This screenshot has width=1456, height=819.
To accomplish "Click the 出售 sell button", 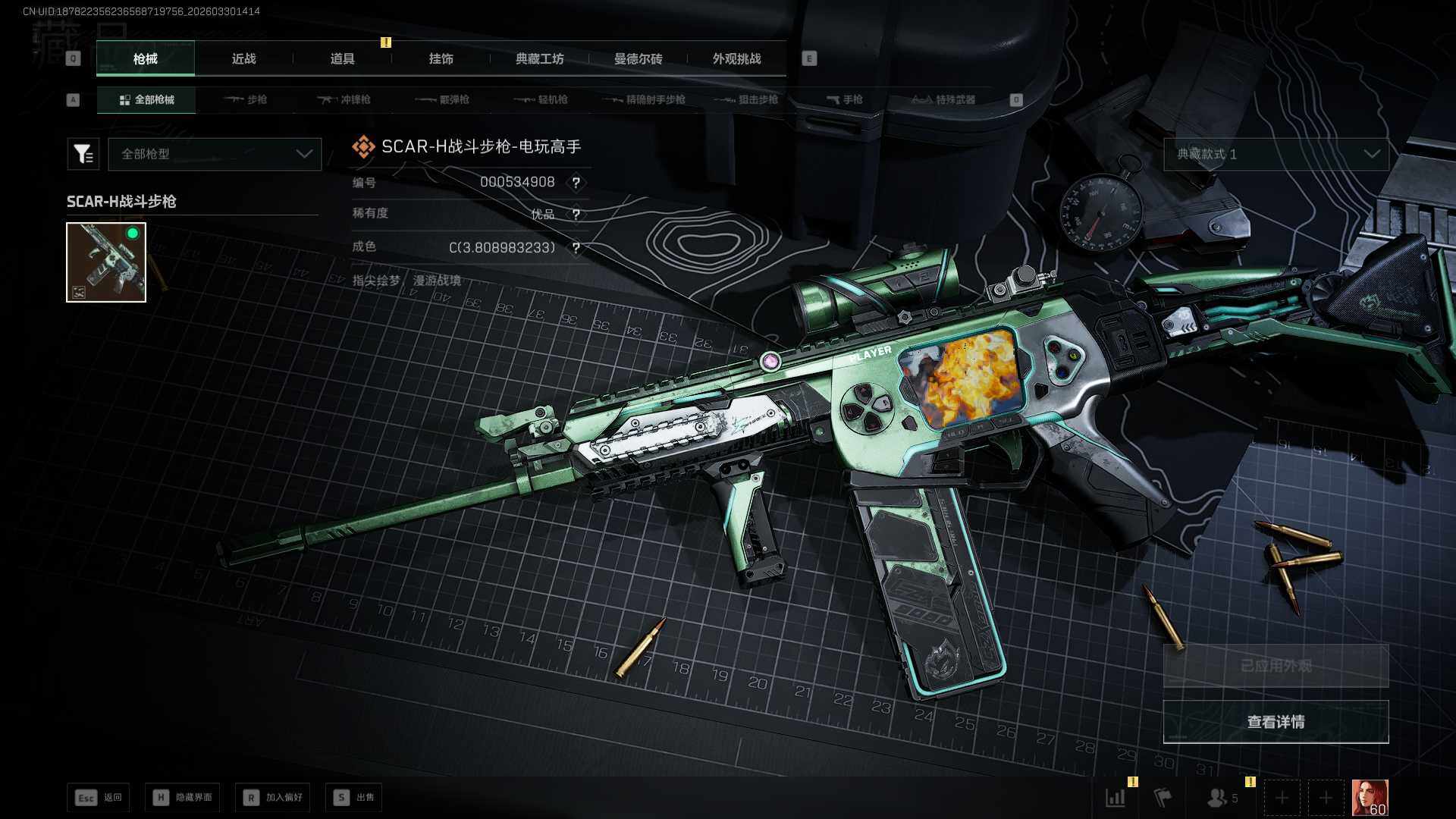I will [354, 798].
